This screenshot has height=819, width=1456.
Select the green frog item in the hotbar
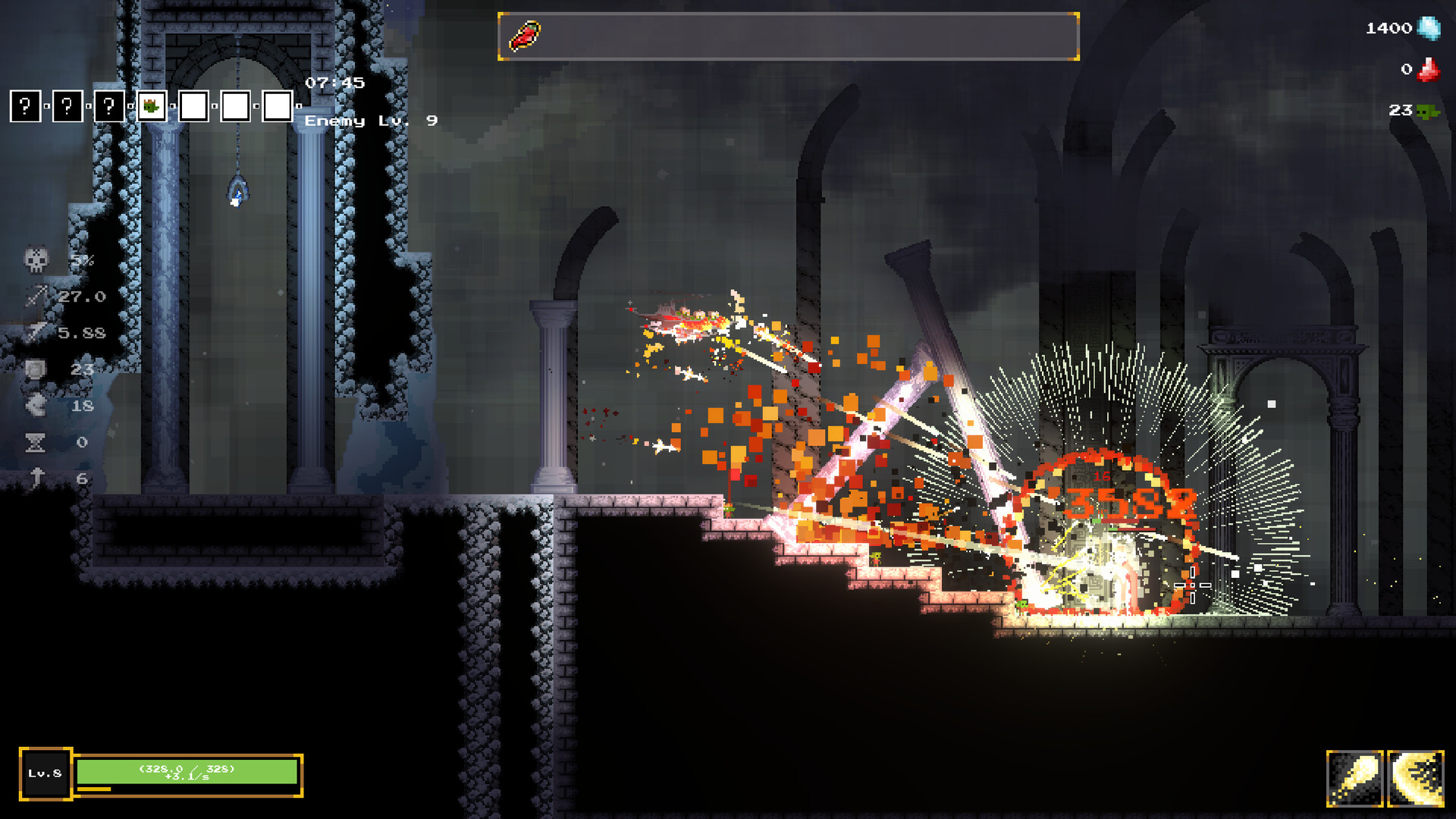tap(152, 106)
